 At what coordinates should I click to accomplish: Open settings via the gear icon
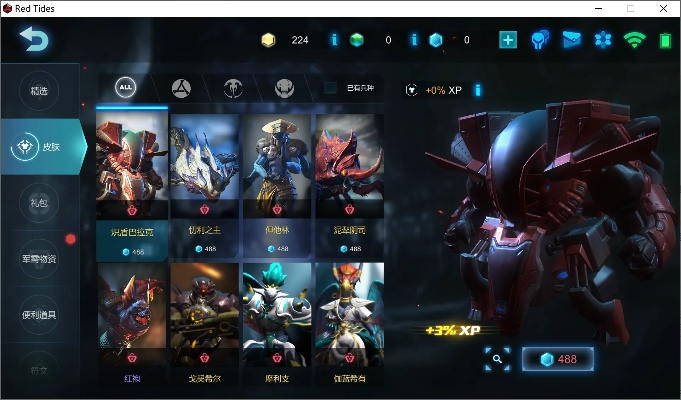(602, 40)
